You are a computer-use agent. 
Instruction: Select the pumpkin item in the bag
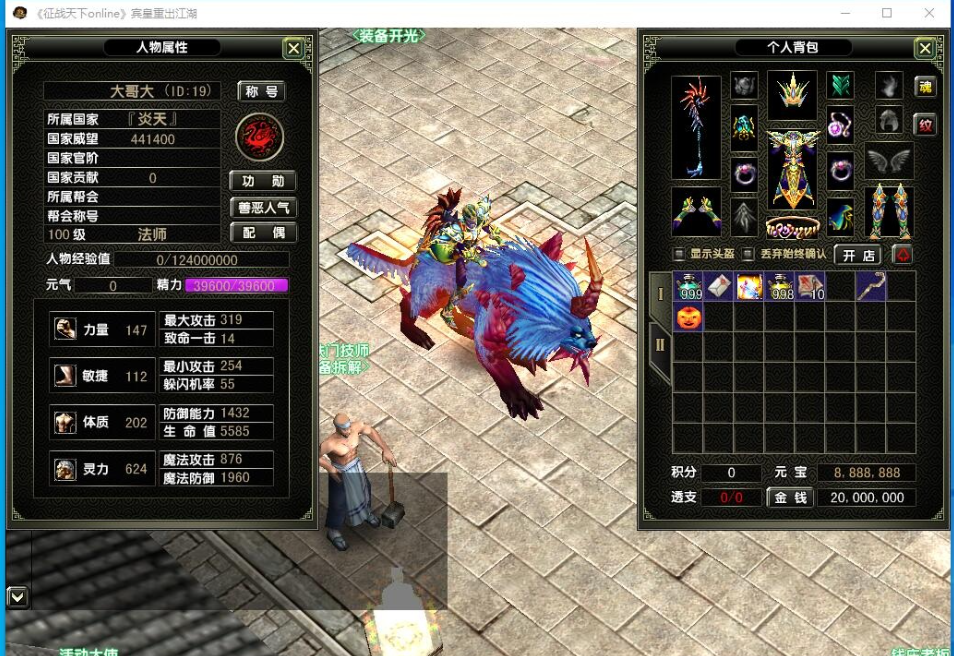point(689,318)
